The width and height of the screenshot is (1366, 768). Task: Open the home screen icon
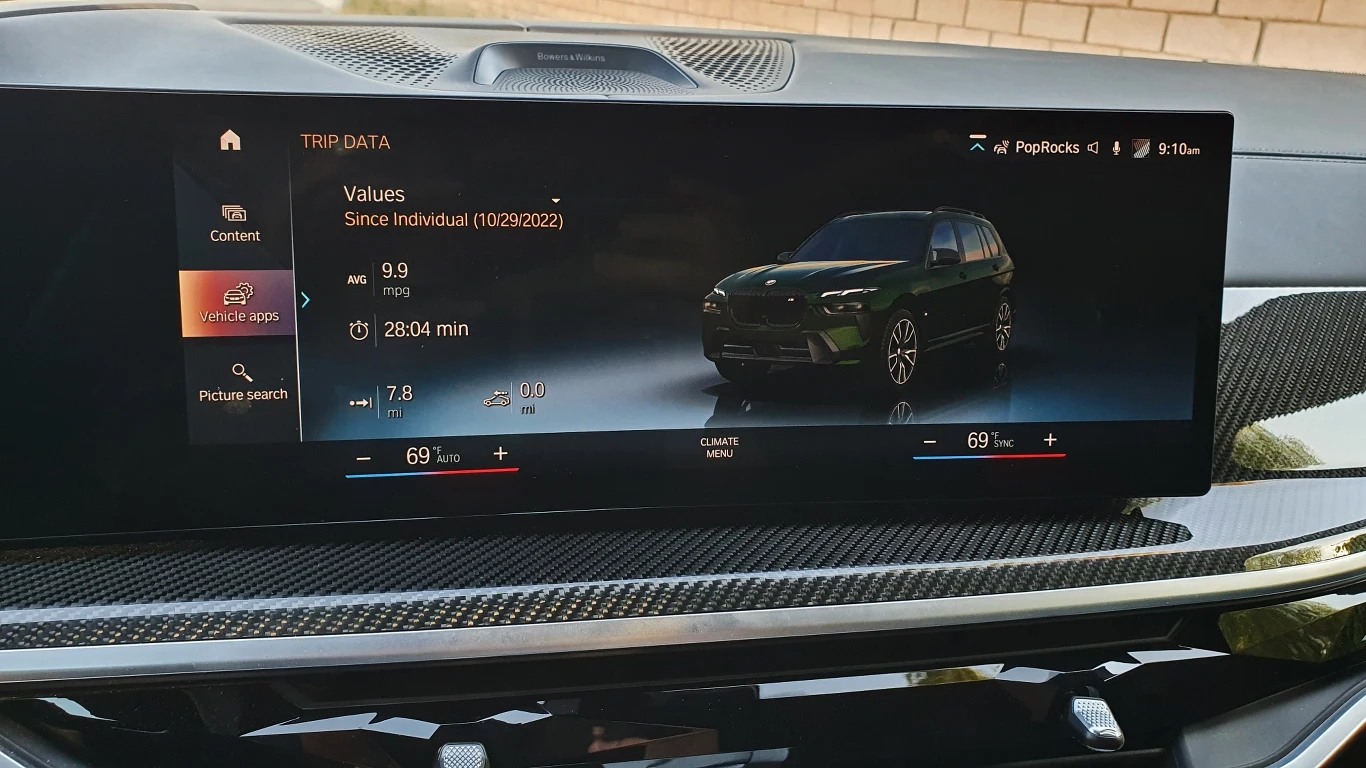point(229,141)
